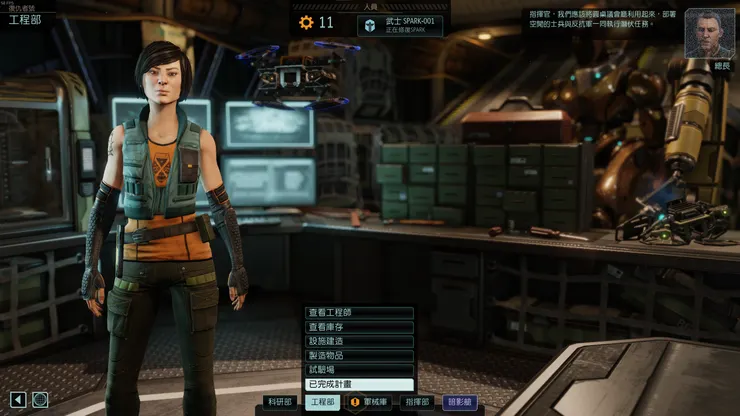
Task: Click the 工程部 facility tab
Action: (322, 402)
